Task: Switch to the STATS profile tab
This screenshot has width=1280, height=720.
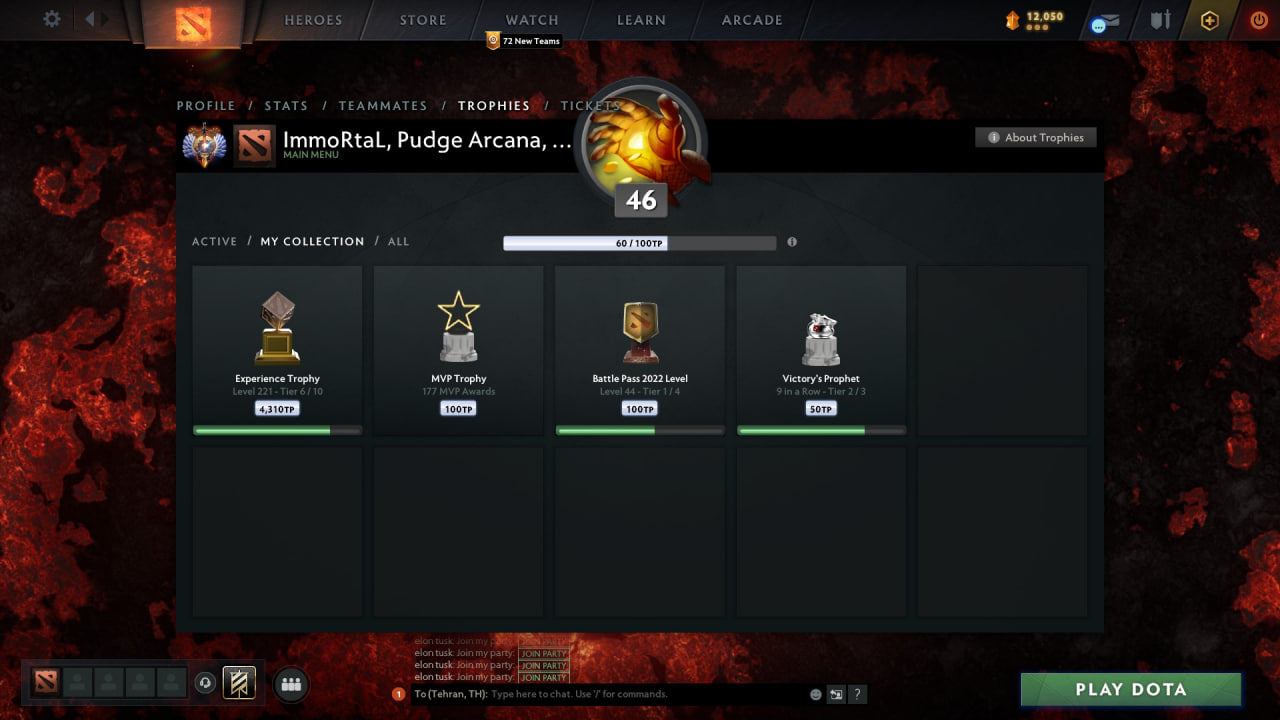Action: (286, 105)
